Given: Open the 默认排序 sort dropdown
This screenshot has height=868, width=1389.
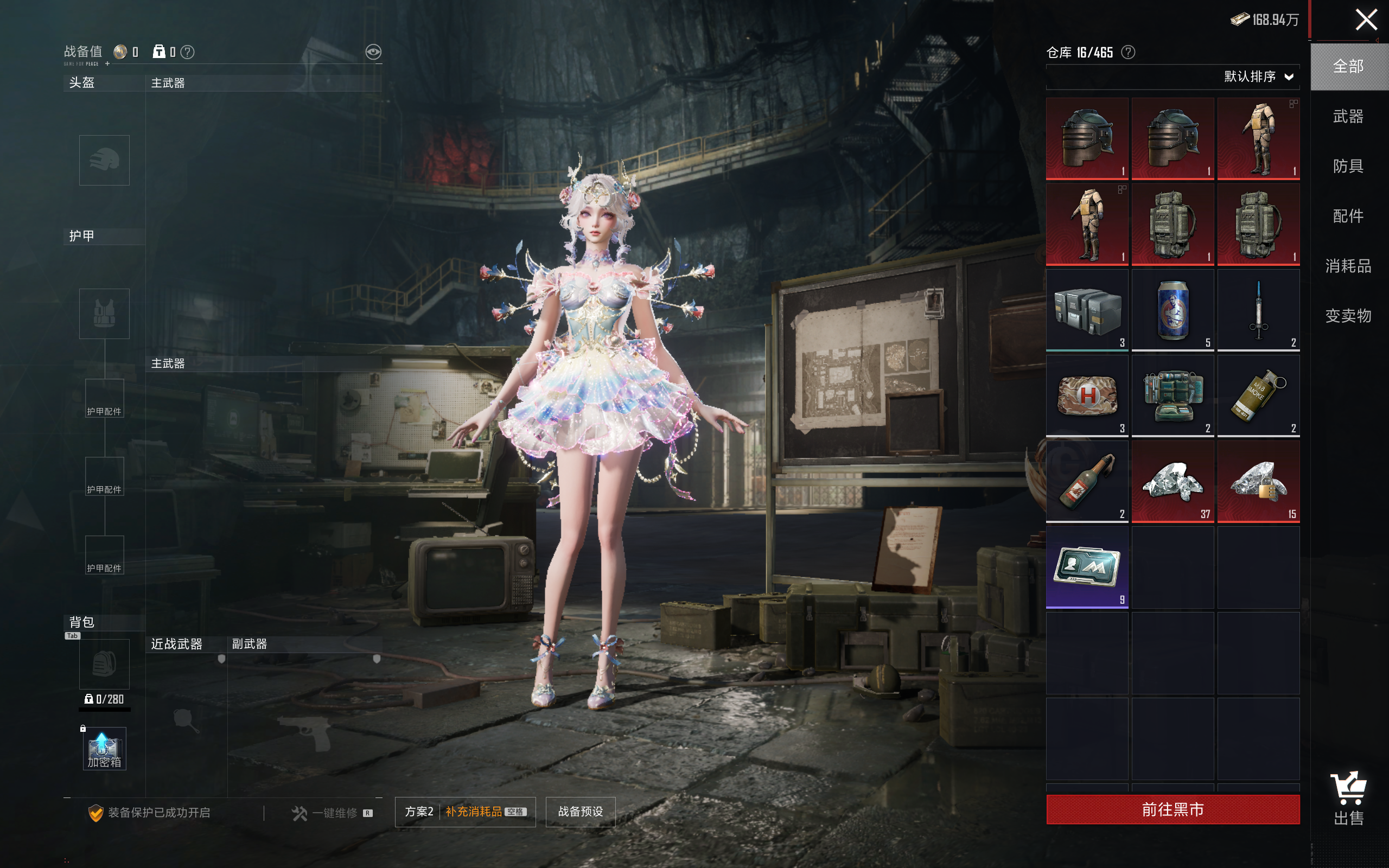Looking at the screenshot, I should (1258, 77).
